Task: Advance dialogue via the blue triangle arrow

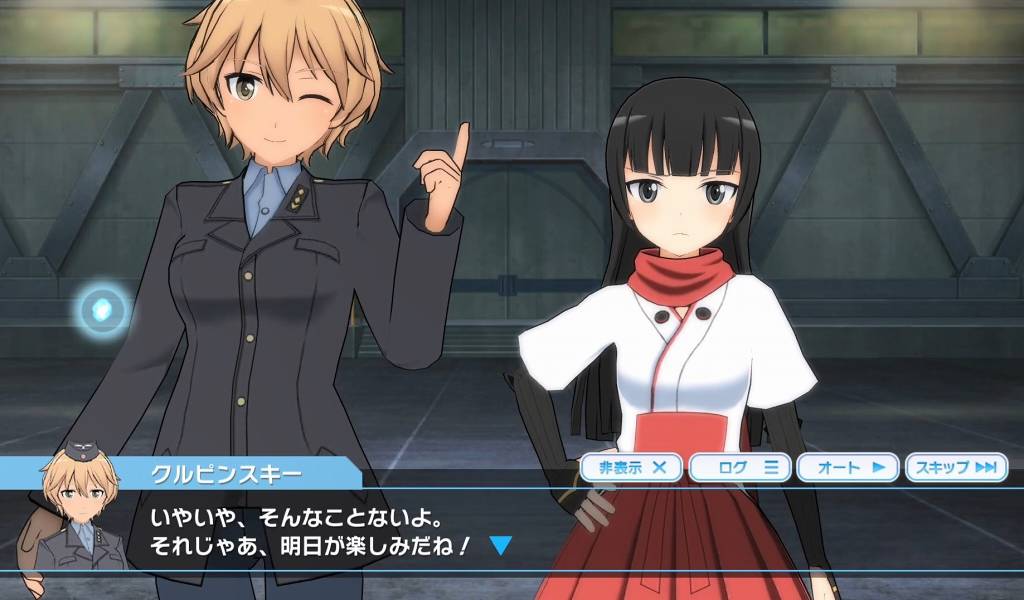Action: [501, 546]
